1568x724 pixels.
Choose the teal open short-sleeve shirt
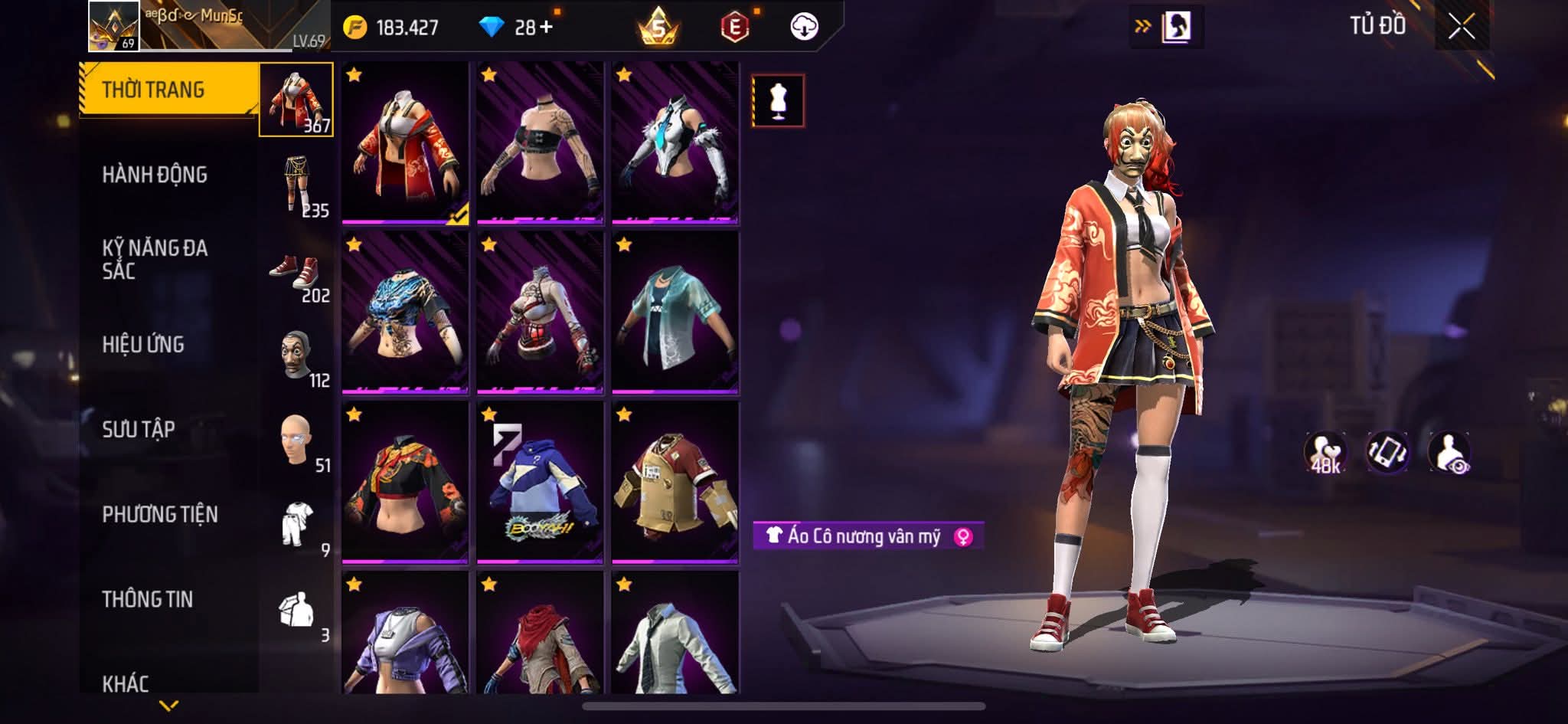click(x=675, y=313)
